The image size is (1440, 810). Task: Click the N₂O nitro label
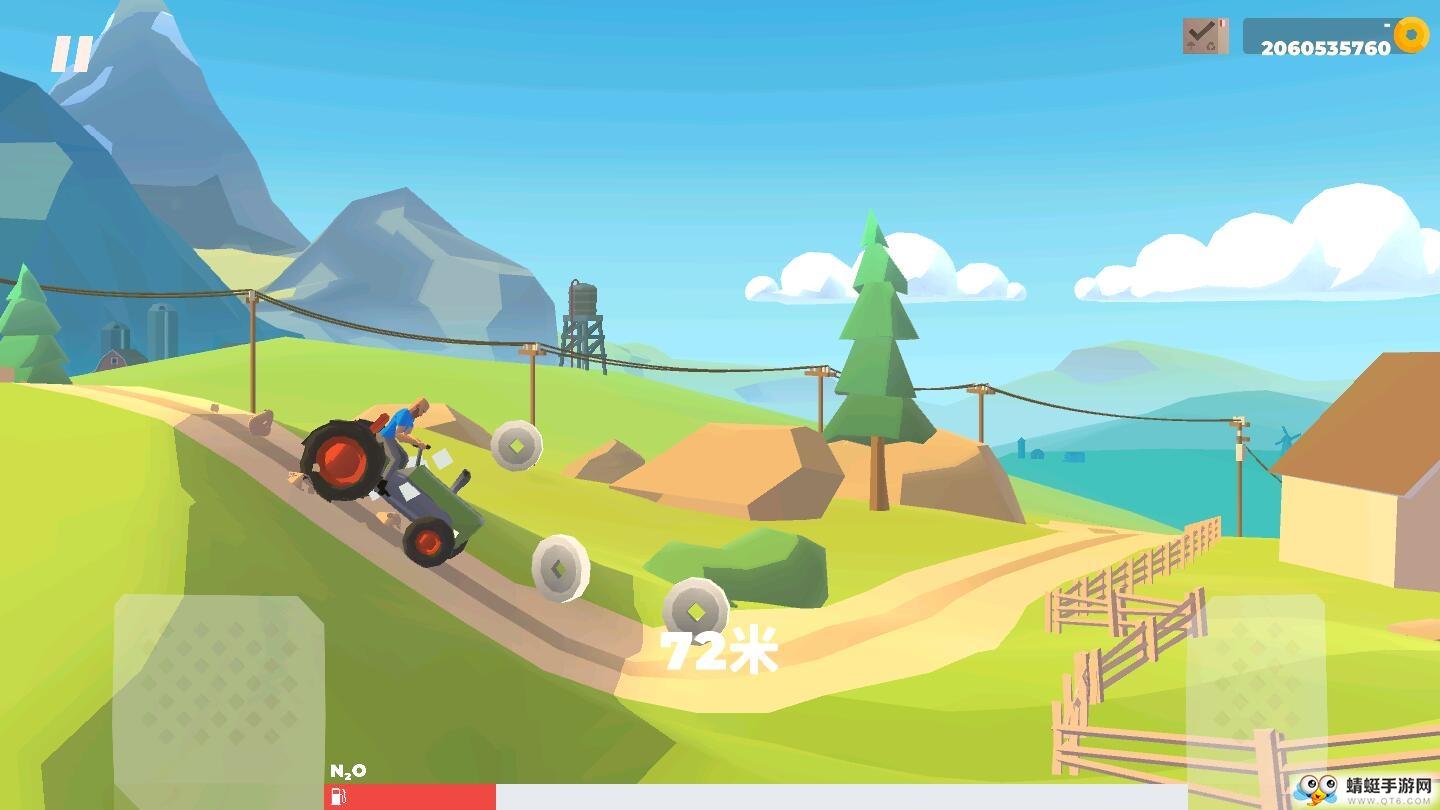[348, 770]
